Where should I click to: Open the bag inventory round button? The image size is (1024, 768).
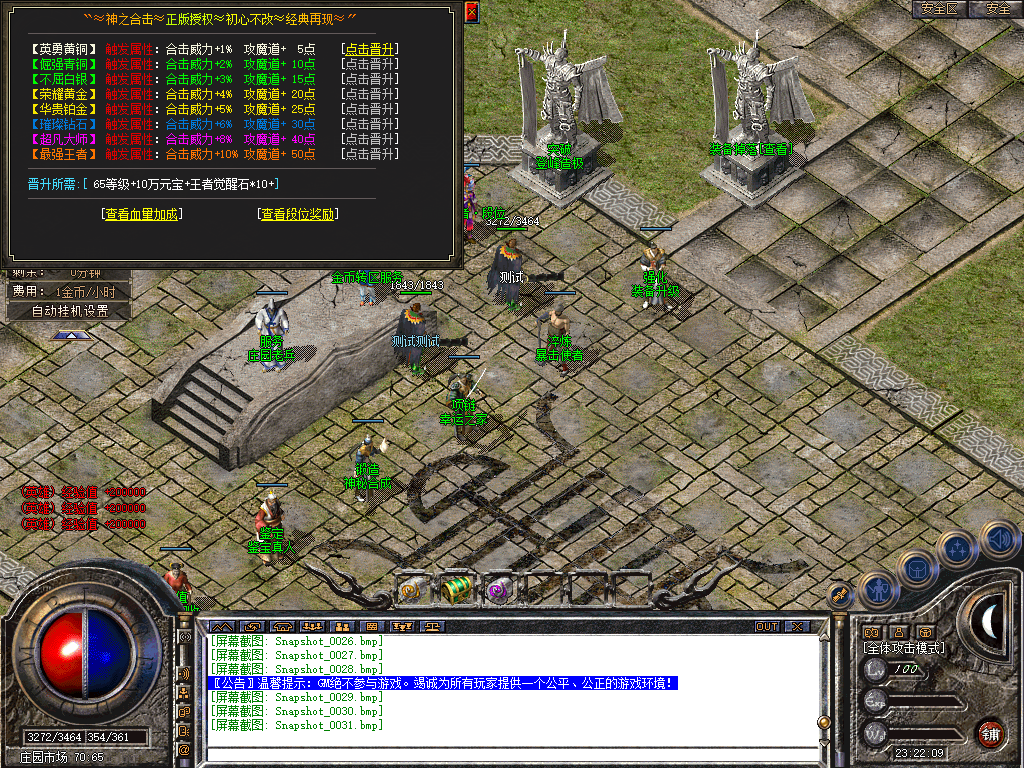point(916,568)
